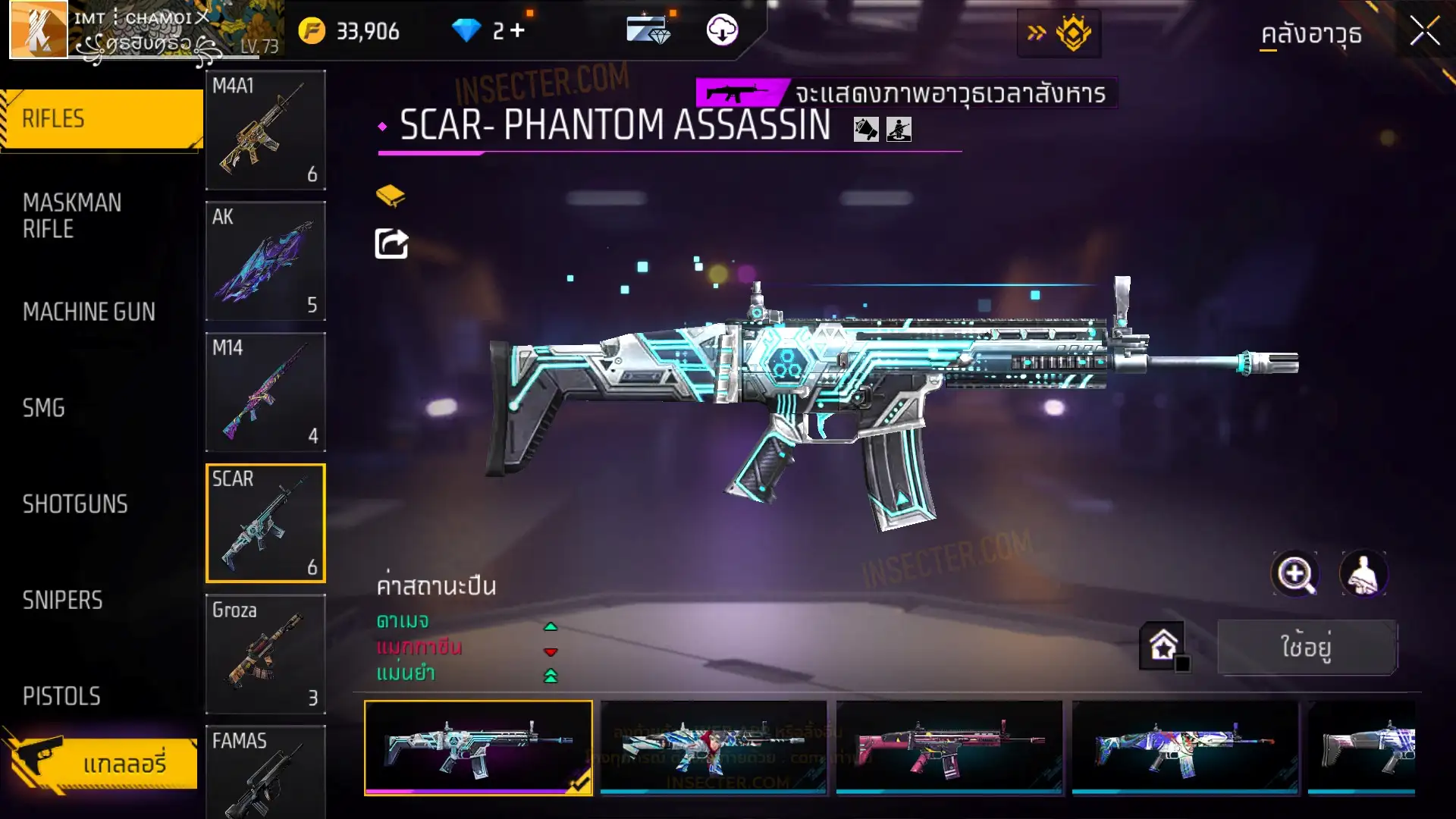
Task: Open the Pistols category
Action: (61, 696)
